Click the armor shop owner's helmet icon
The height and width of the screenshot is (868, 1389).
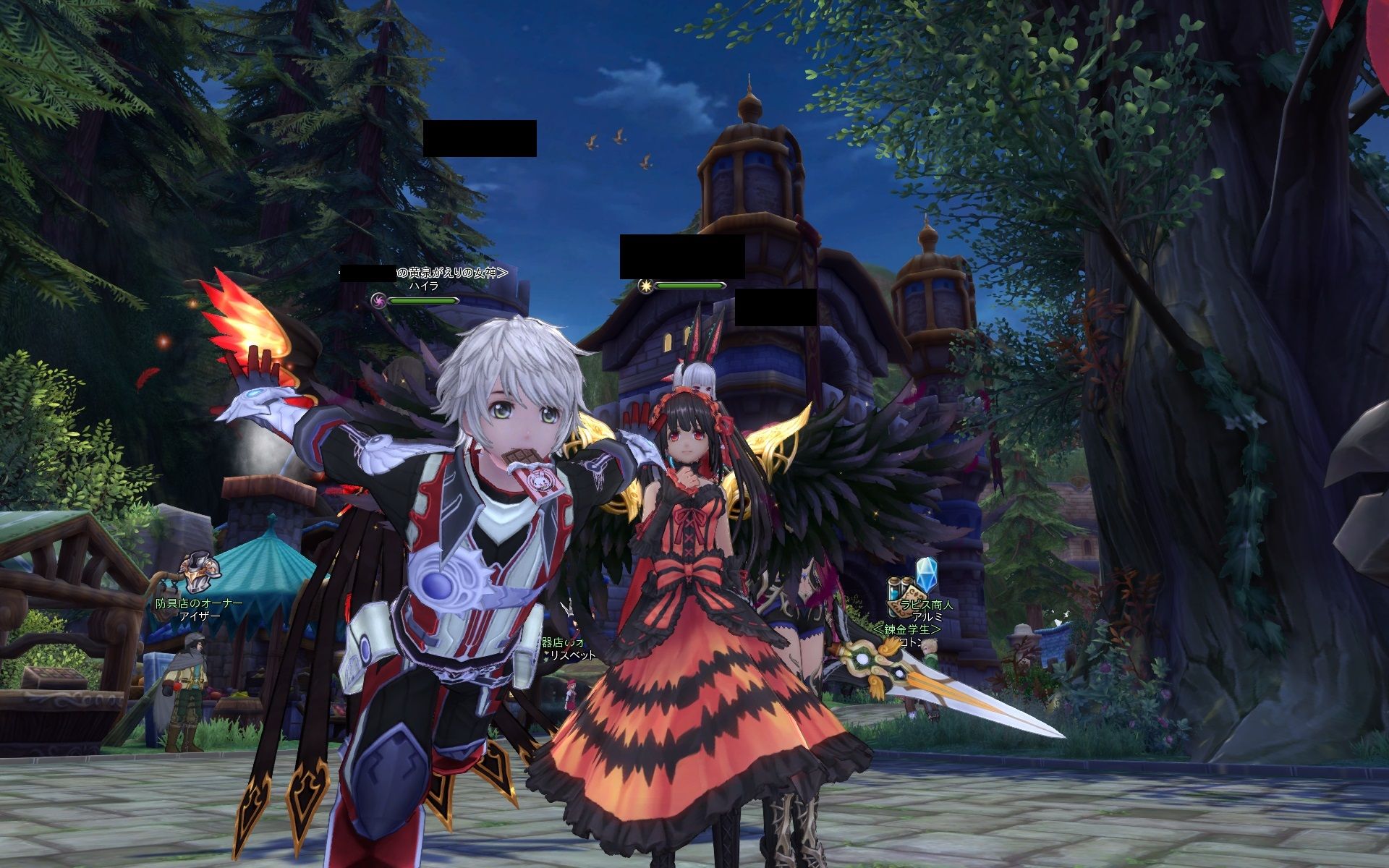(x=199, y=574)
